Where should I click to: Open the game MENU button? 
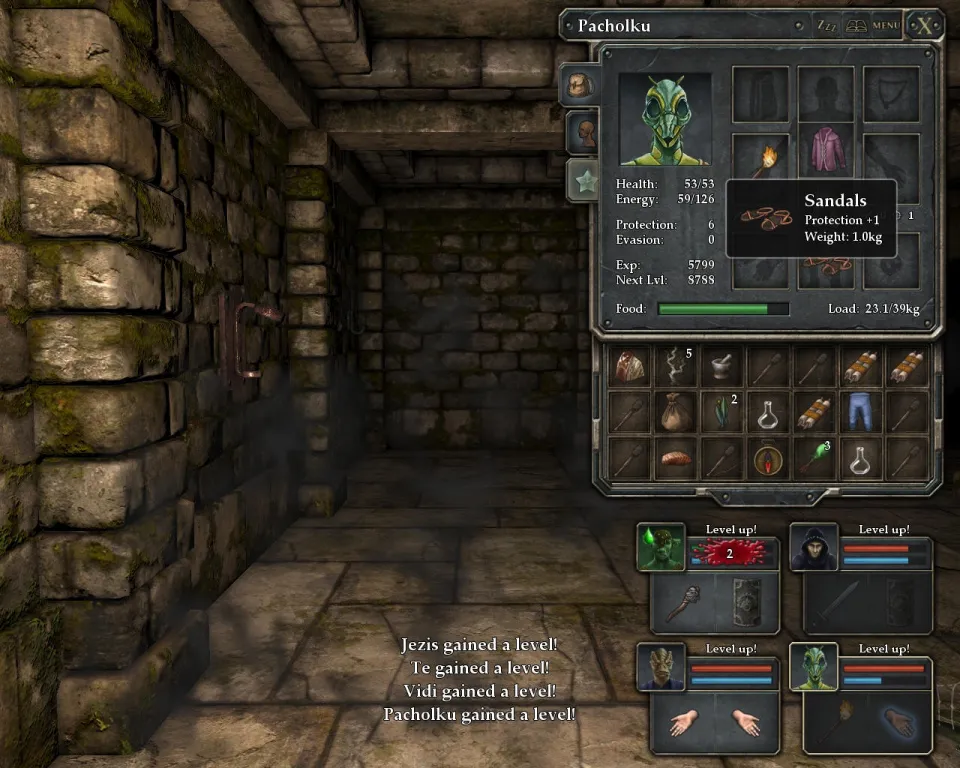pyautogui.click(x=886, y=26)
